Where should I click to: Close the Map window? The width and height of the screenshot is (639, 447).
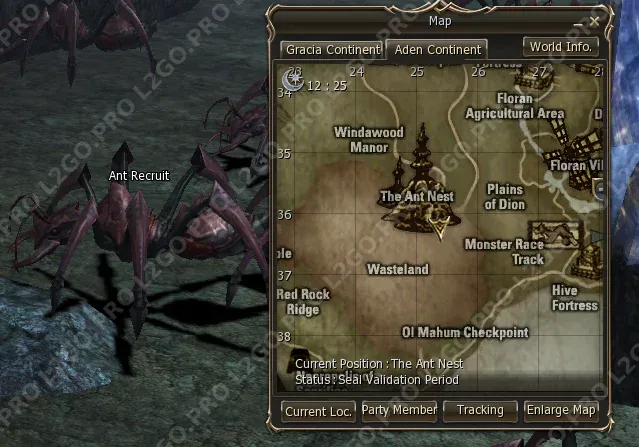(x=595, y=19)
